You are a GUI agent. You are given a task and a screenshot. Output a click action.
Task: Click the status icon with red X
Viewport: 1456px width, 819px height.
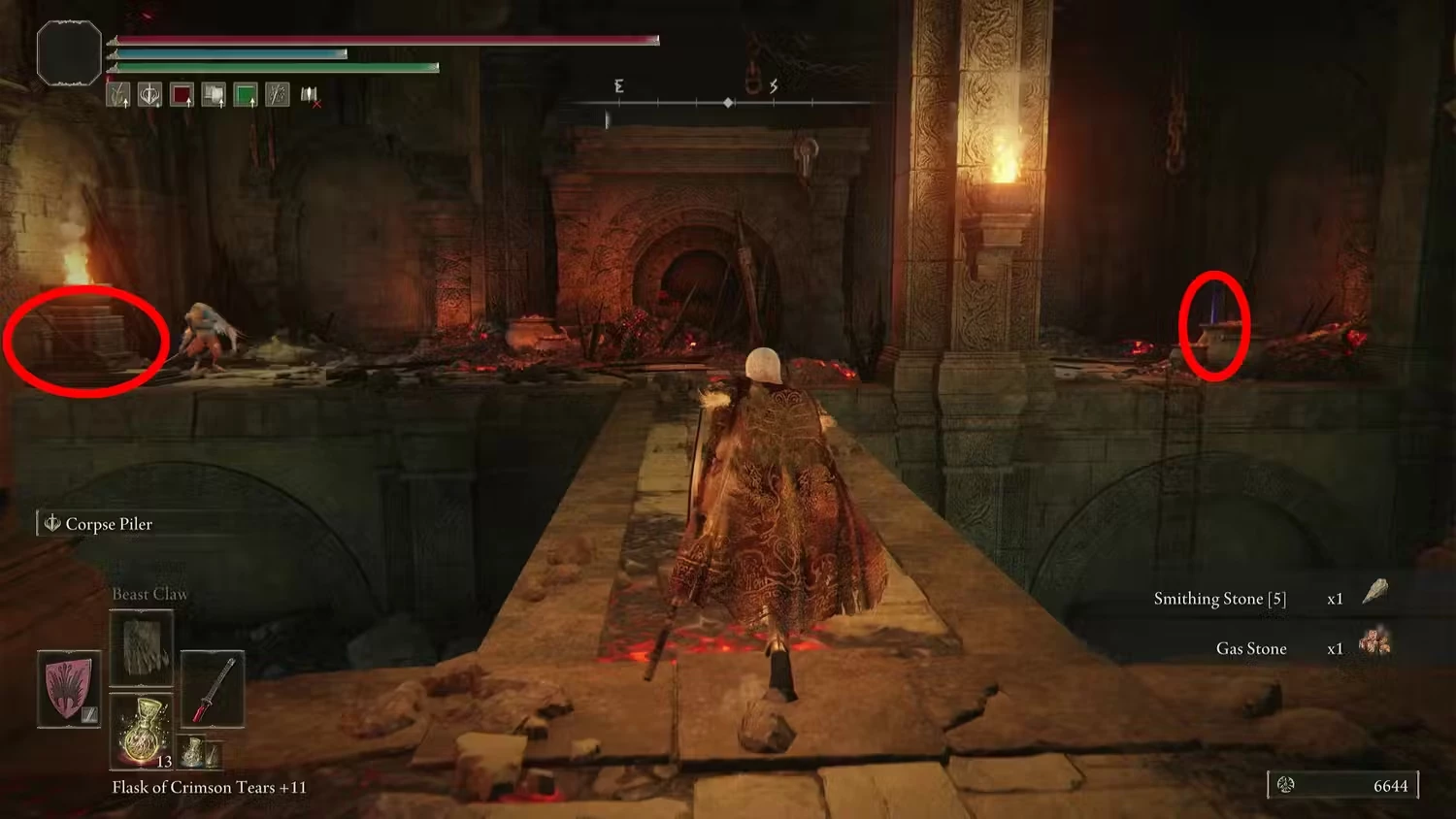point(310,94)
